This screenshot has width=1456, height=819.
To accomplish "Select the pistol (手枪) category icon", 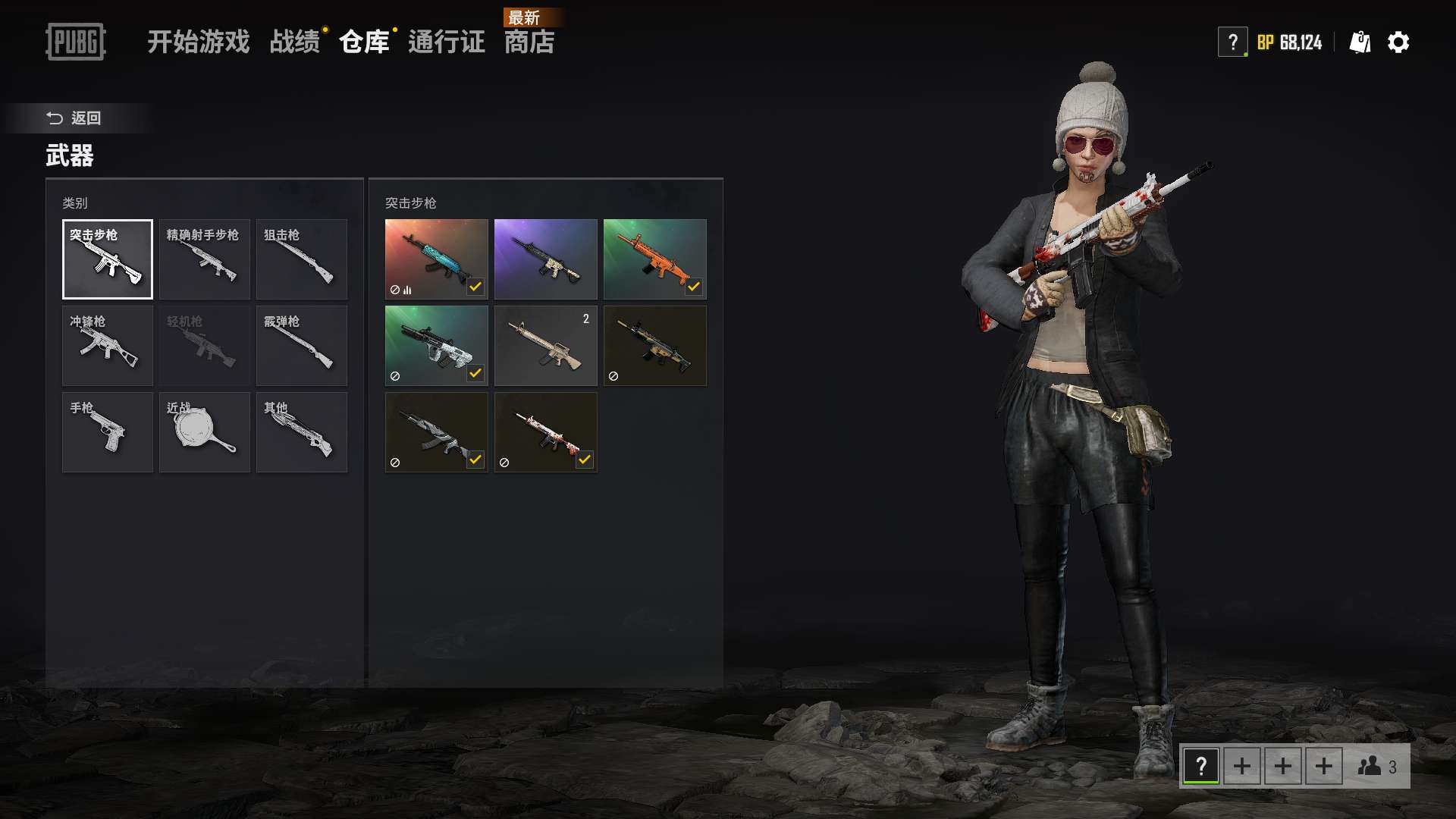I will (107, 431).
